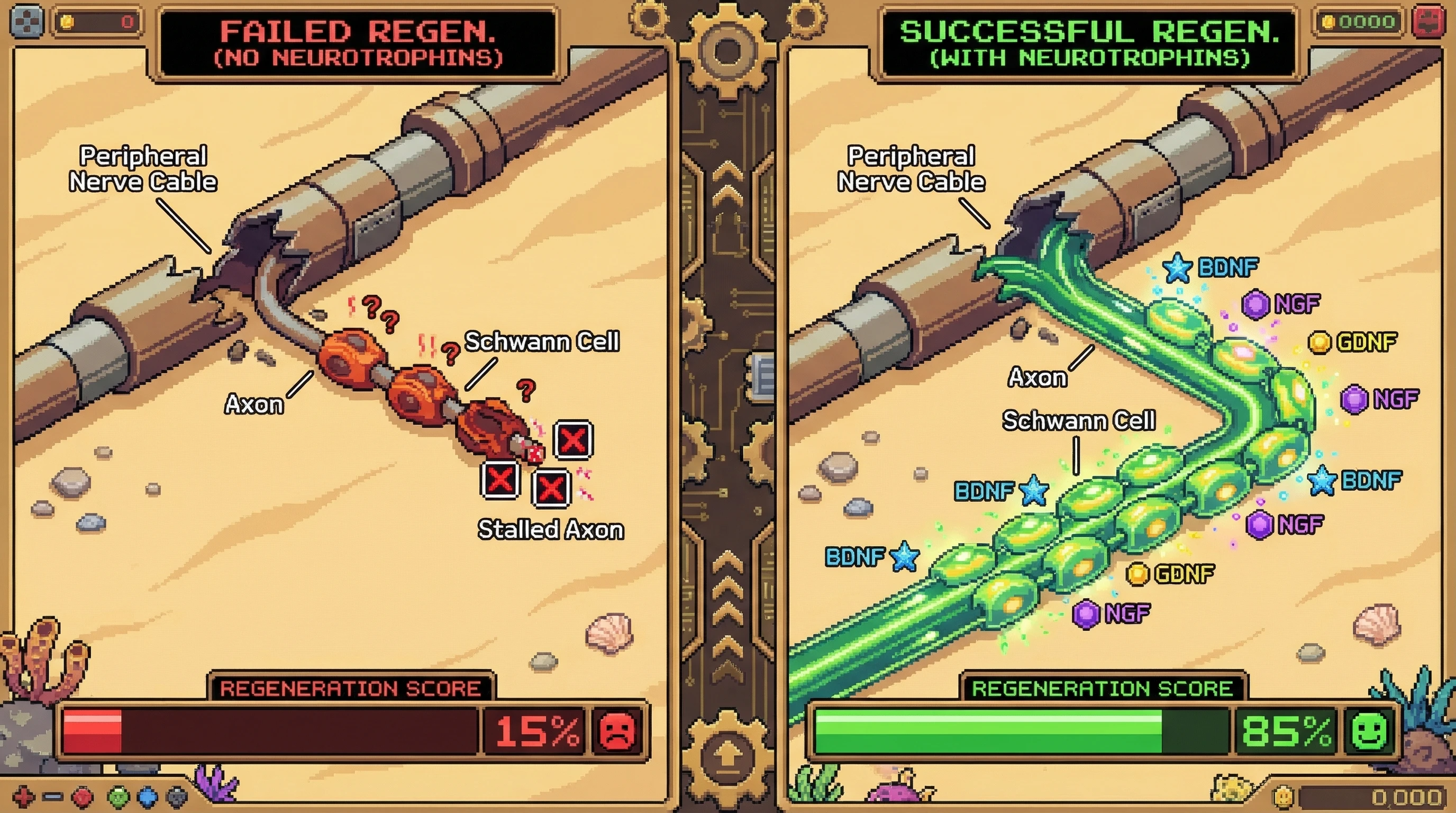Select the gray gem icon
Viewport: 1456px width, 813px height.
(177, 797)
